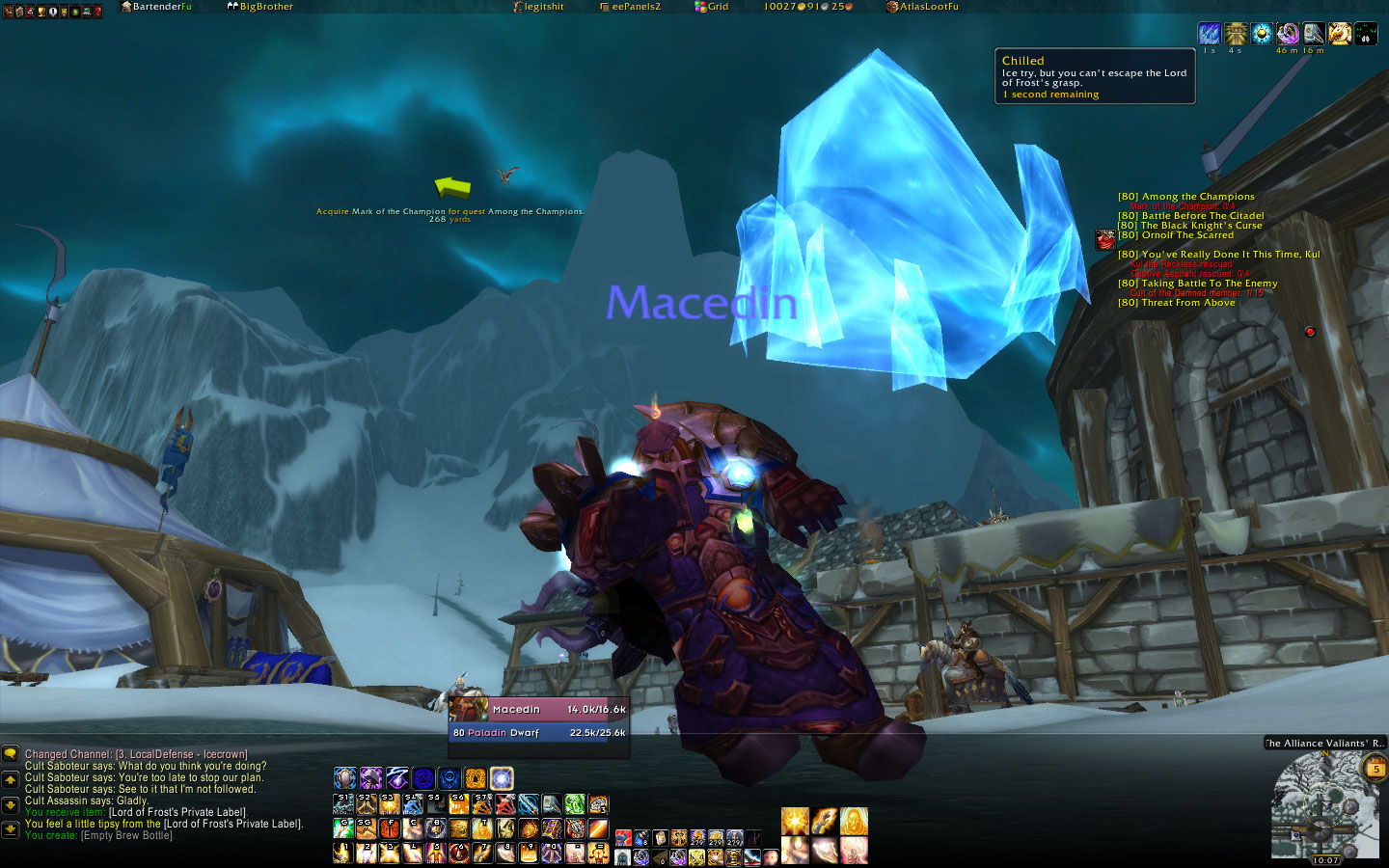The width and height of the screenshot is (1389, 868).
Task: Use the action slot bound to key 1
Action: pos(344,853)
